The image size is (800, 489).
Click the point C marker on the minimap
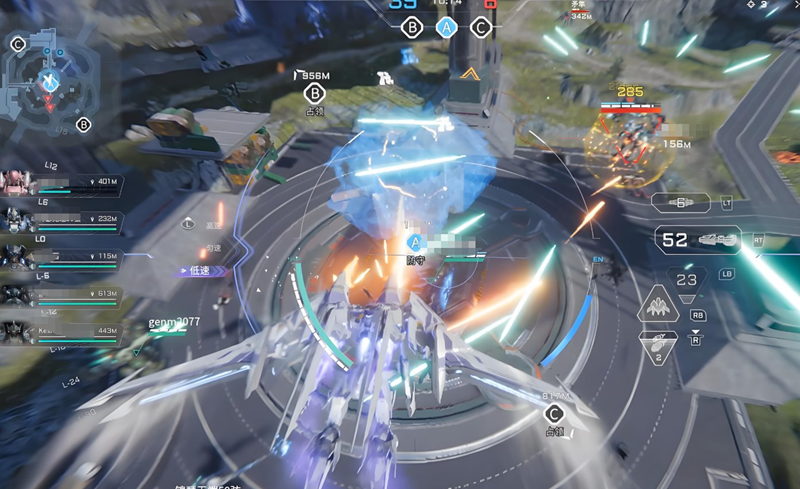(x=18, y=44)
